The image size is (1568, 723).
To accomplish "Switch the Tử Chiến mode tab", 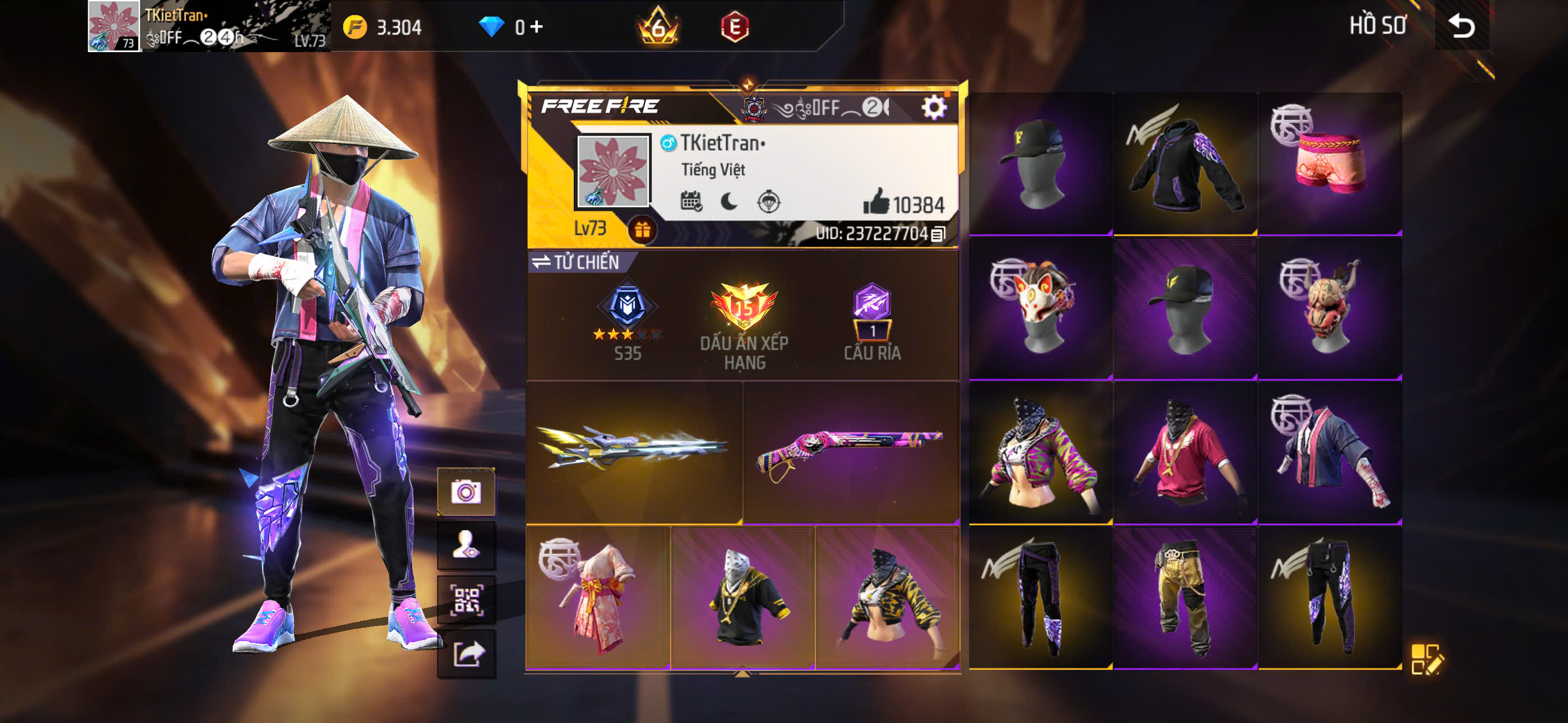I will click(x=576, y=262).
